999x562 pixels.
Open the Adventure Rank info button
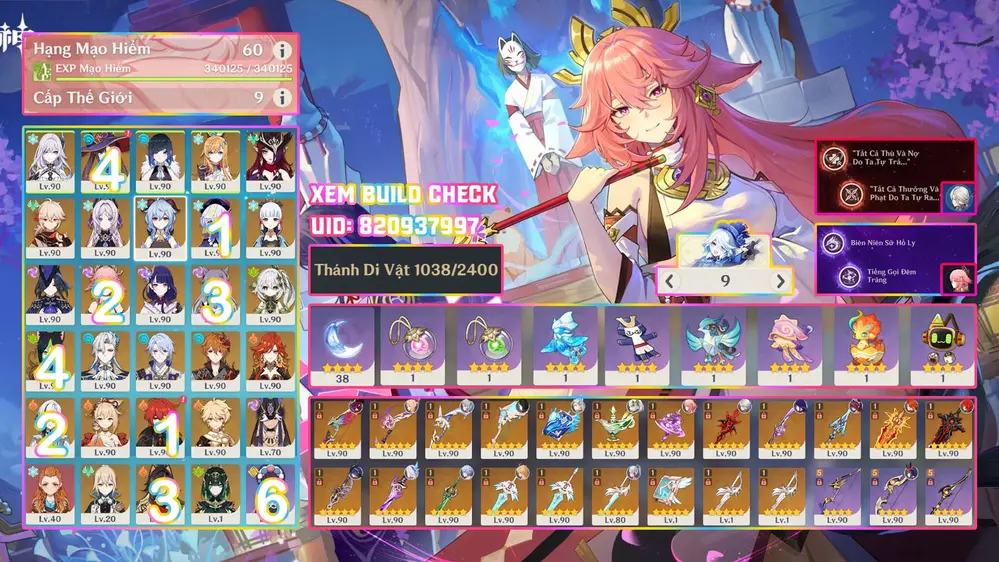pos(283,50)
